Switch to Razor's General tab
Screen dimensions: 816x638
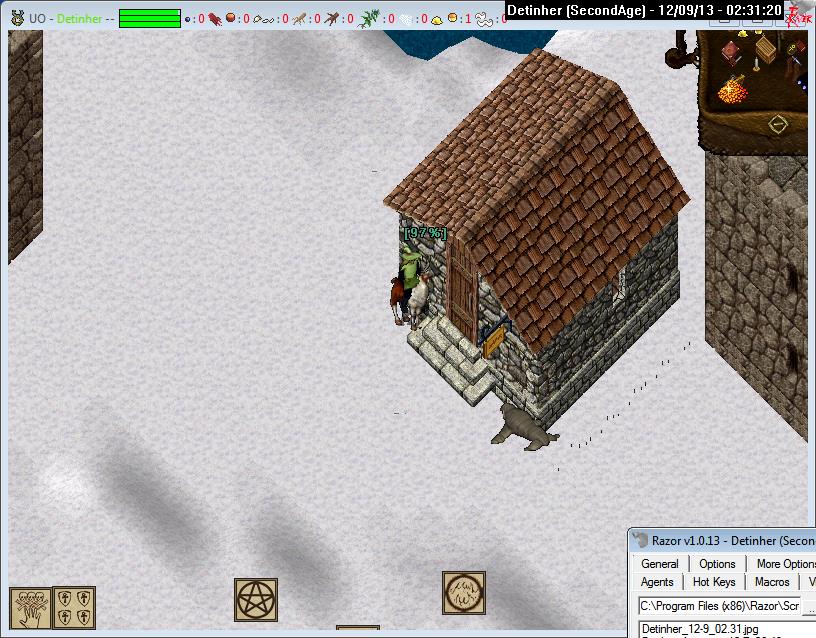tap(660, 564)
